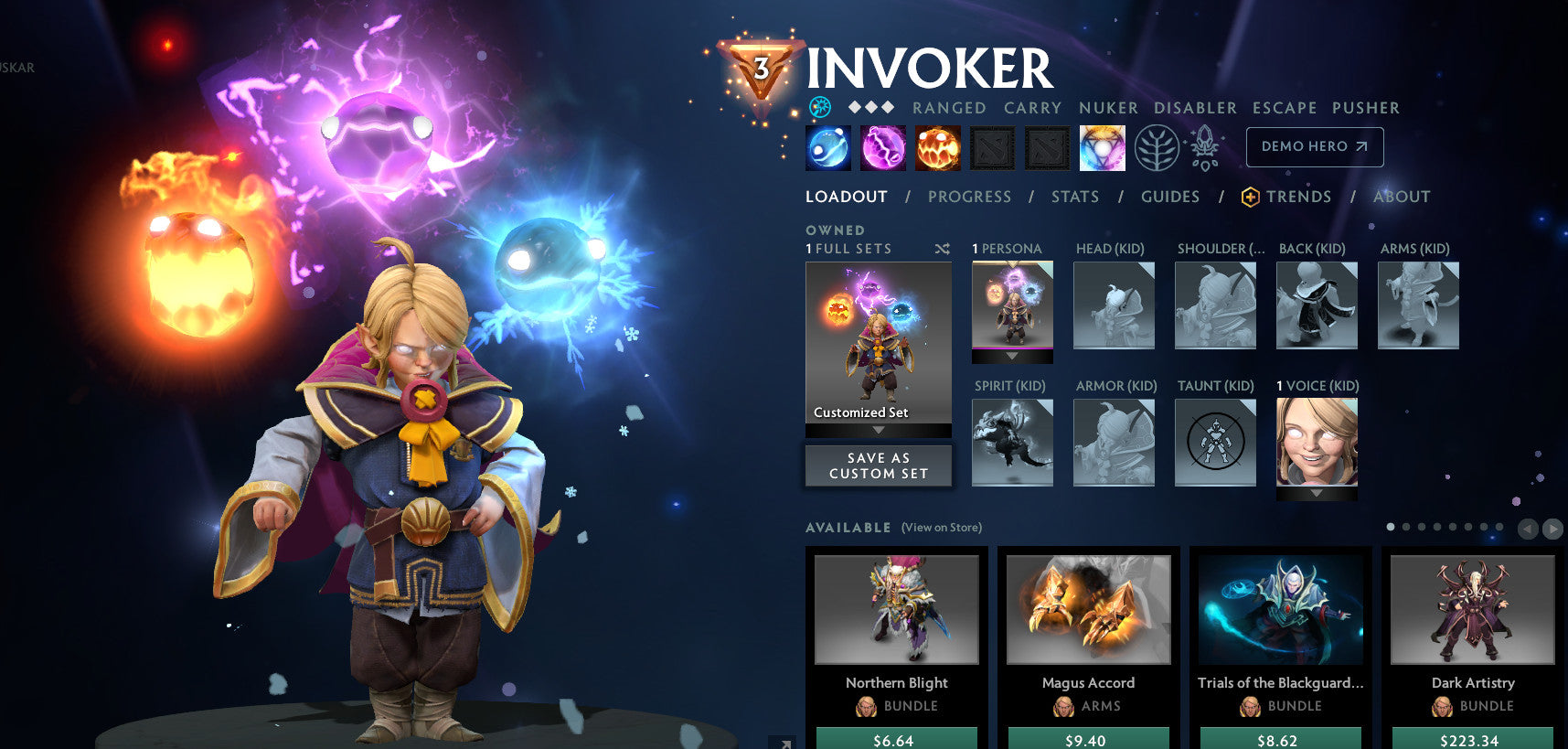The width and height of the screenshot is (1568, 749).
Task: Select the first pagination dot above available sets
Action: click(x=1391, y=527)
